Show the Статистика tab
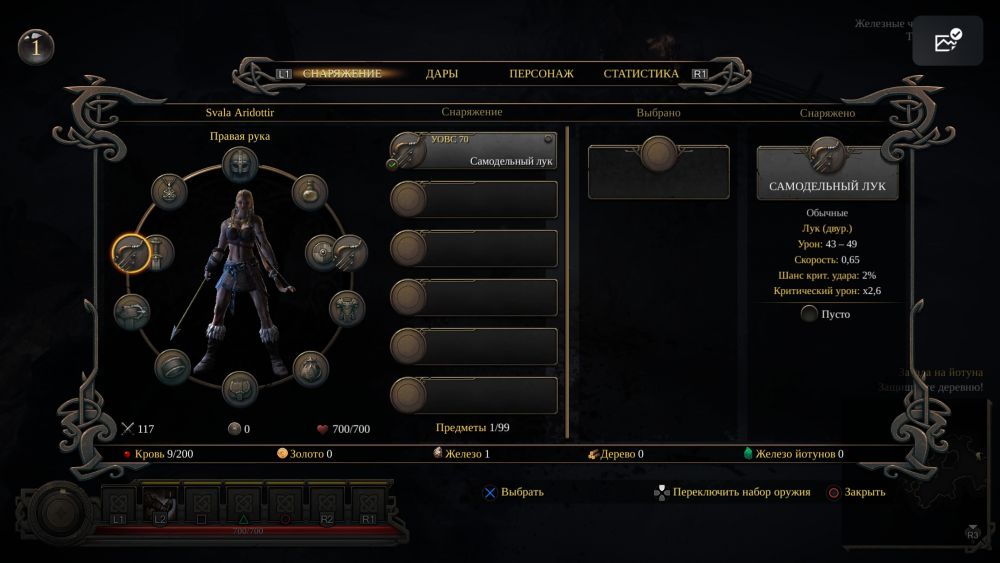Viewport: 1000px width, 563px height. pyautogui.click(x=641, y=74)
